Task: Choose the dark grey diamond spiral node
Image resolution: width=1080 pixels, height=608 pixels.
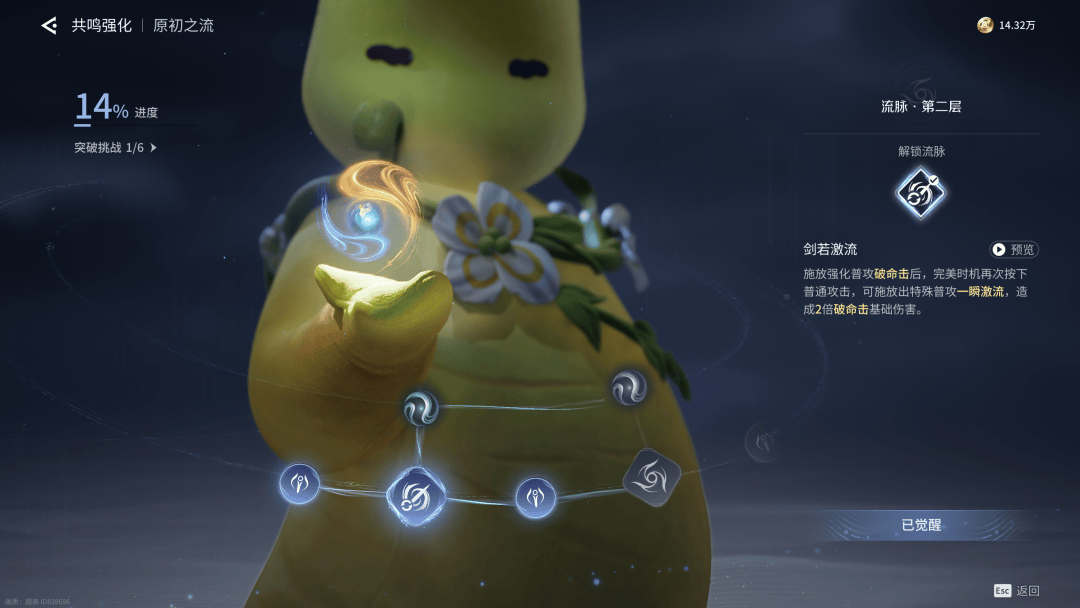Action: tap(652, 475)
